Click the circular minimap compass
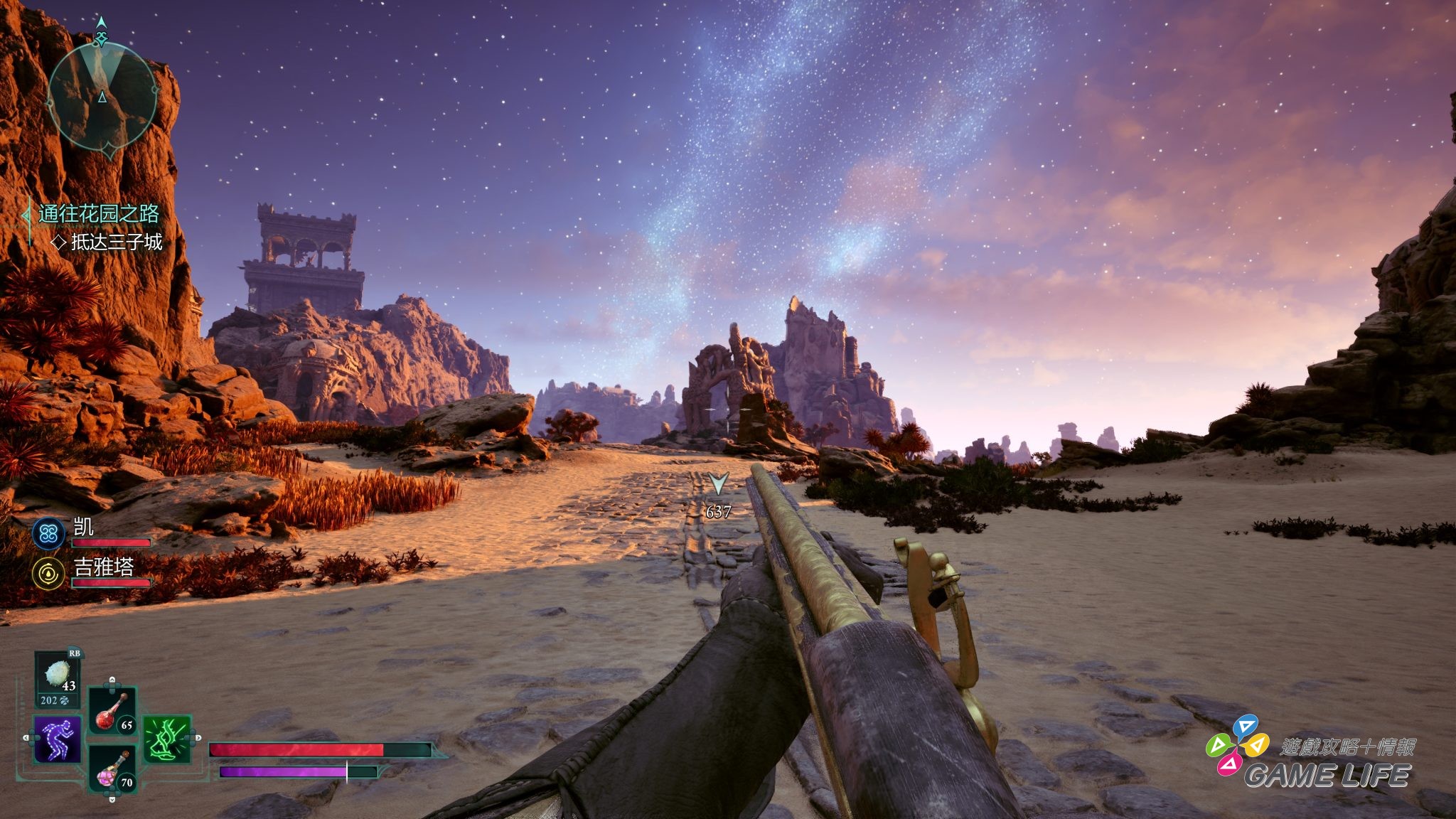This screenshot has height=819, width=1456. point(102,96)
